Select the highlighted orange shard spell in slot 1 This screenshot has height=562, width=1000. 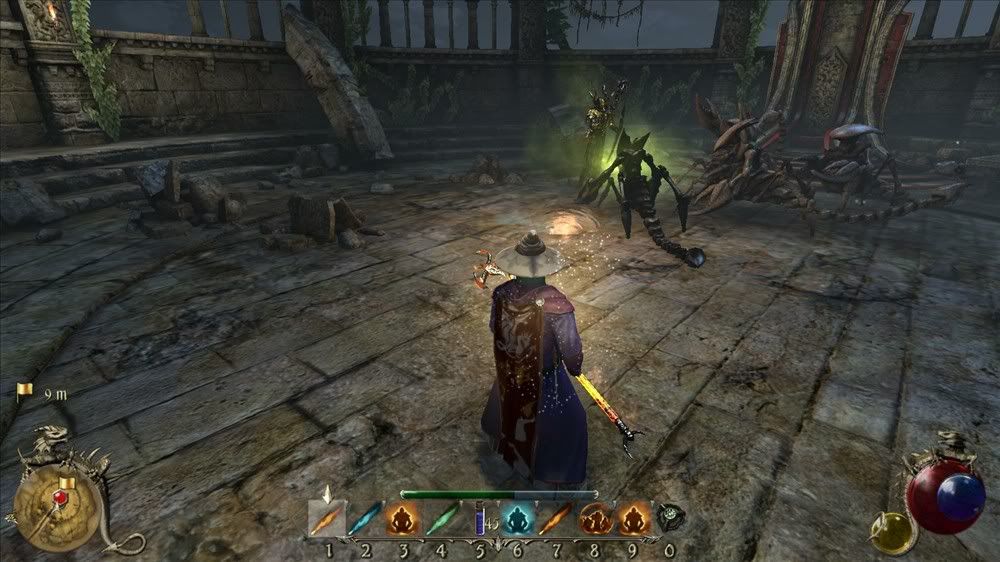pyautogui.click(x=326, y=519)
